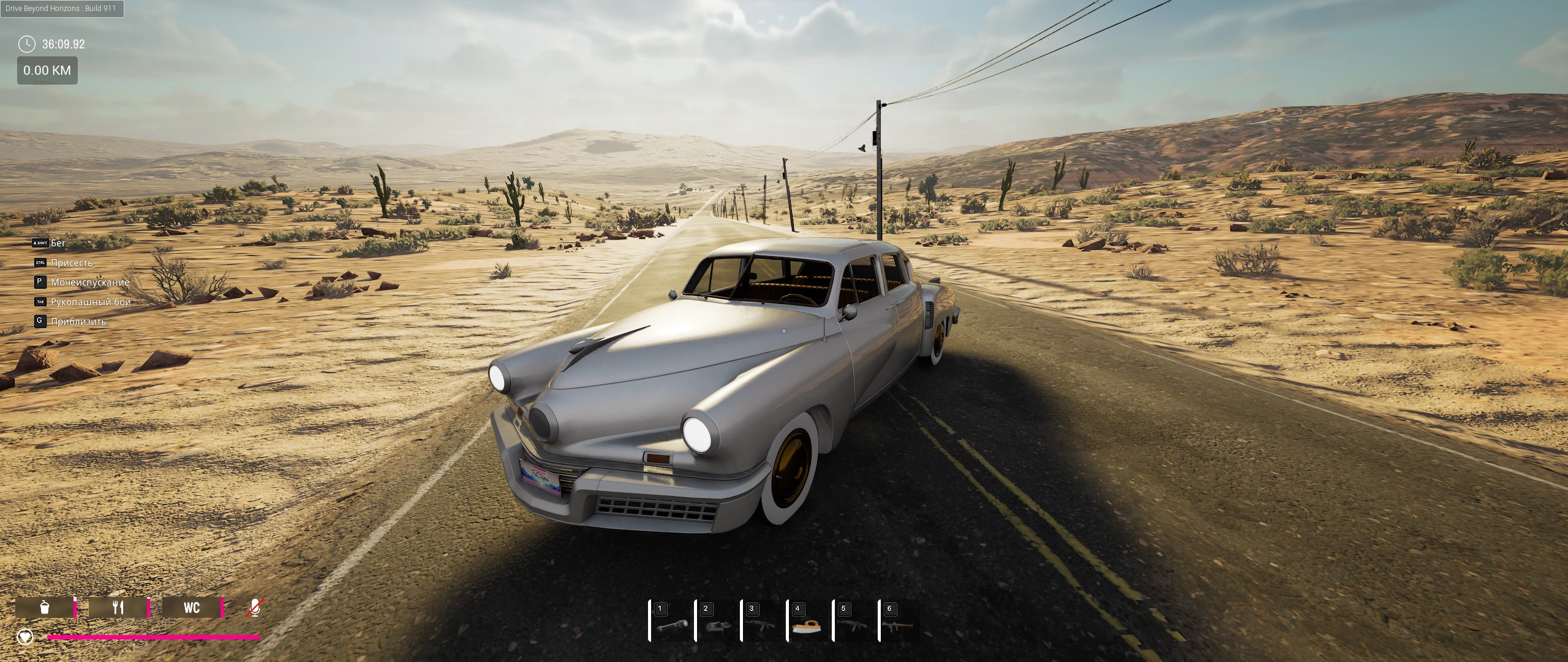Toggle crouch via the CTRL Присесть hint
Screen dimensions: 1568x662
tap(64, 262)
